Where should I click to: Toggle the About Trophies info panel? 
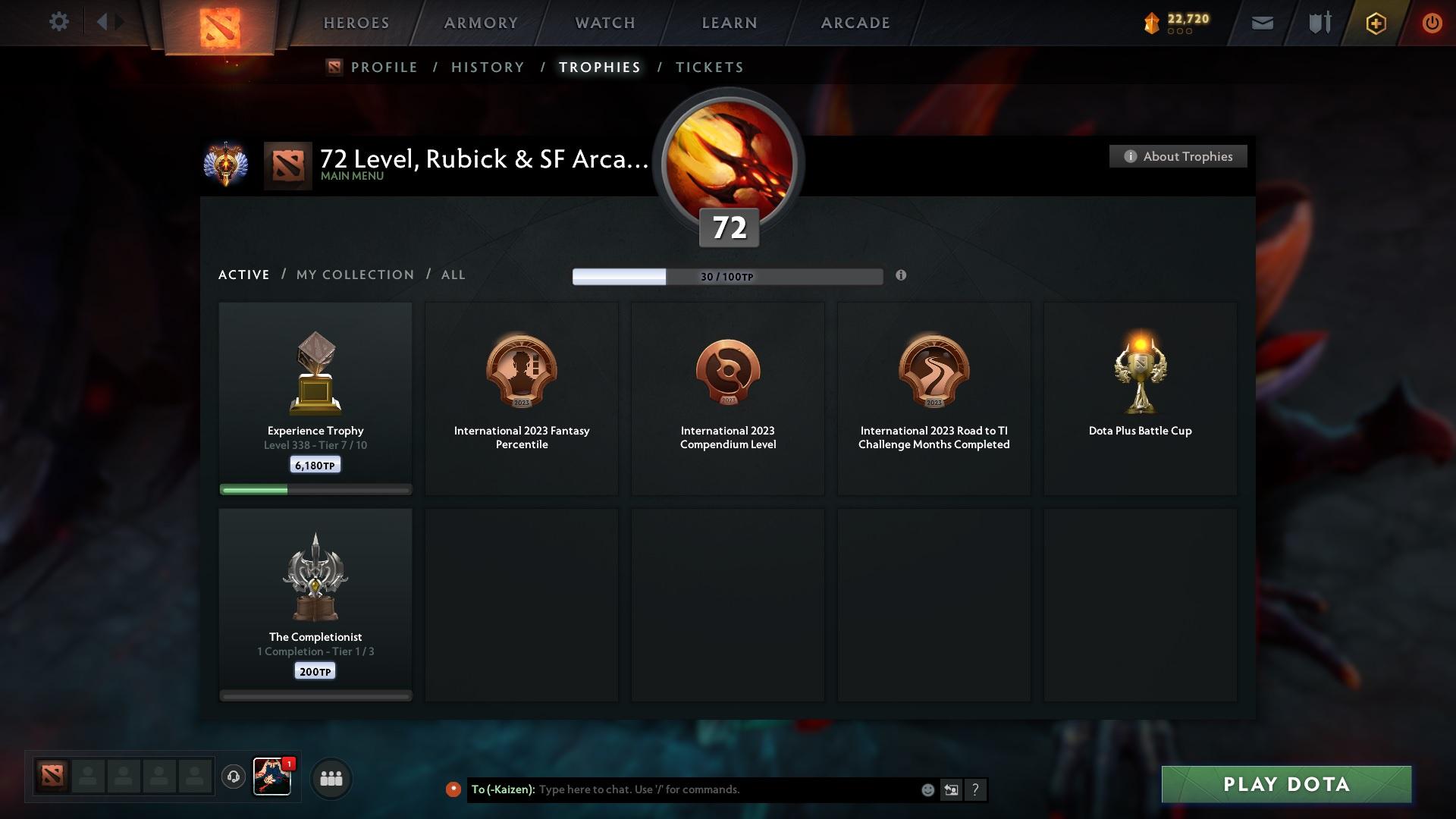coord(1178,156)
